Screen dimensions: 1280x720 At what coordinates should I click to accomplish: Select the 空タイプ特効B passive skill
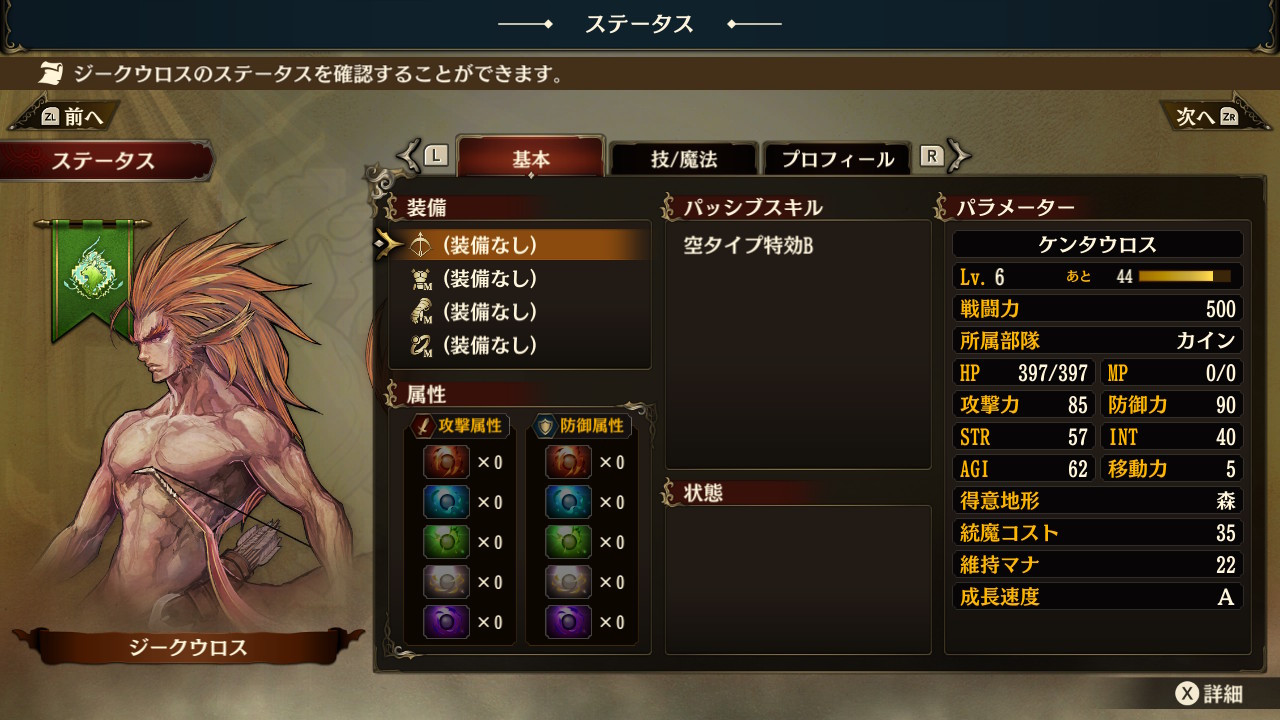(x=748, y=245)
